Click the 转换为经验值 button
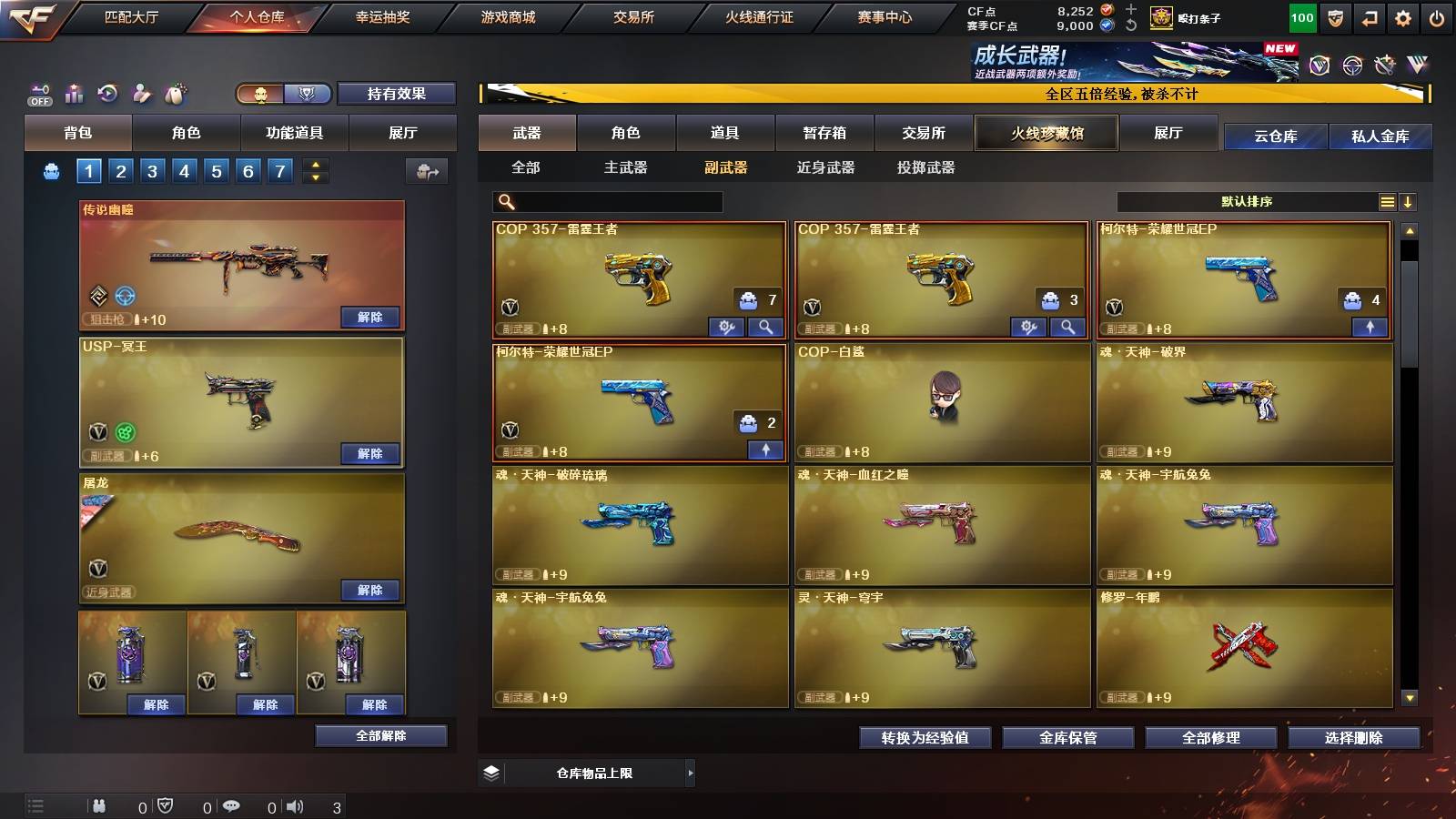Image resolution: width=1456 pixels, height=819 pixels. click(925, 739)
